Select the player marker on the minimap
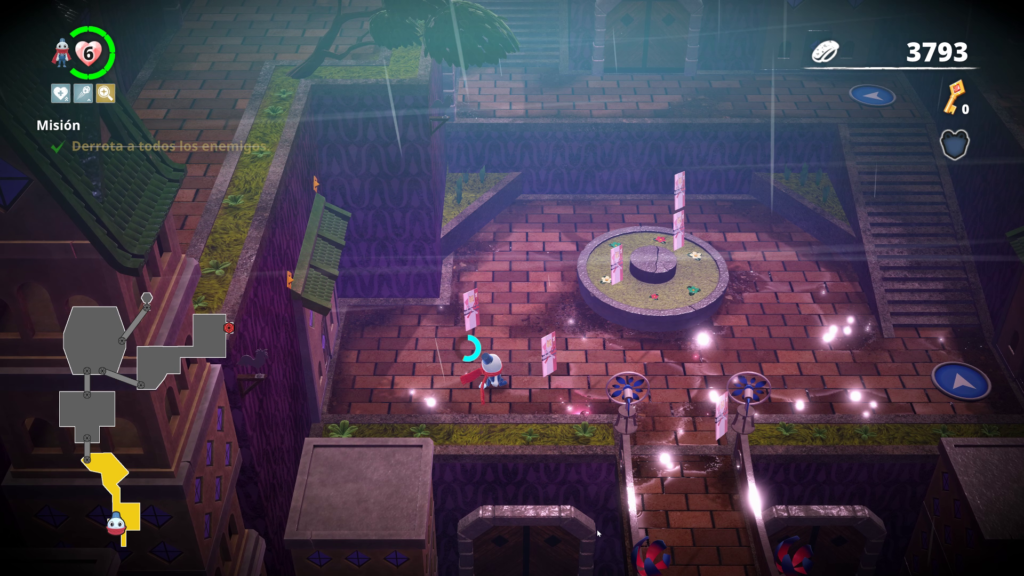Viewport: 1024px width, 576px height. pos(116,523)
